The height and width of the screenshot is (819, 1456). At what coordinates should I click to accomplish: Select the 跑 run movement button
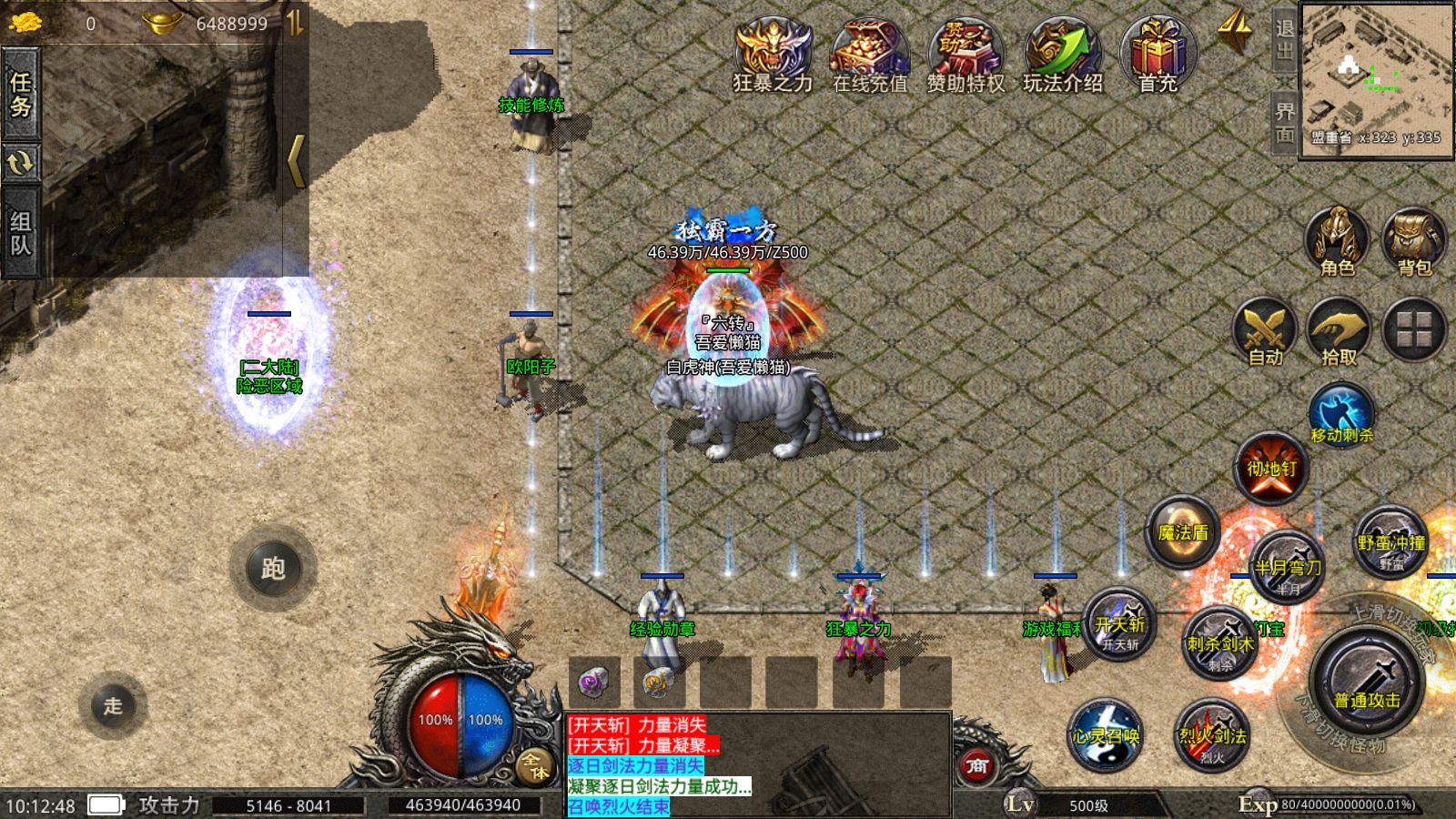(x=273, y=569)
